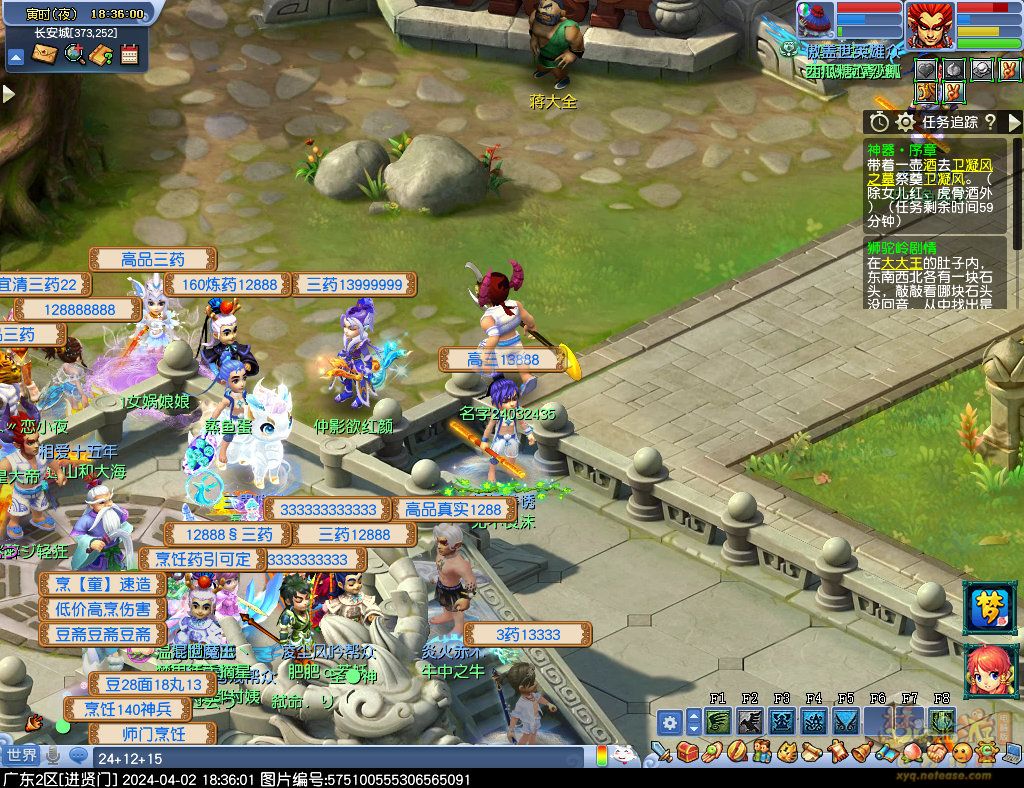1024x788 pixels.
Task: Collapse quest tracker with the right arrow
Action: [x=1014, y=122]
